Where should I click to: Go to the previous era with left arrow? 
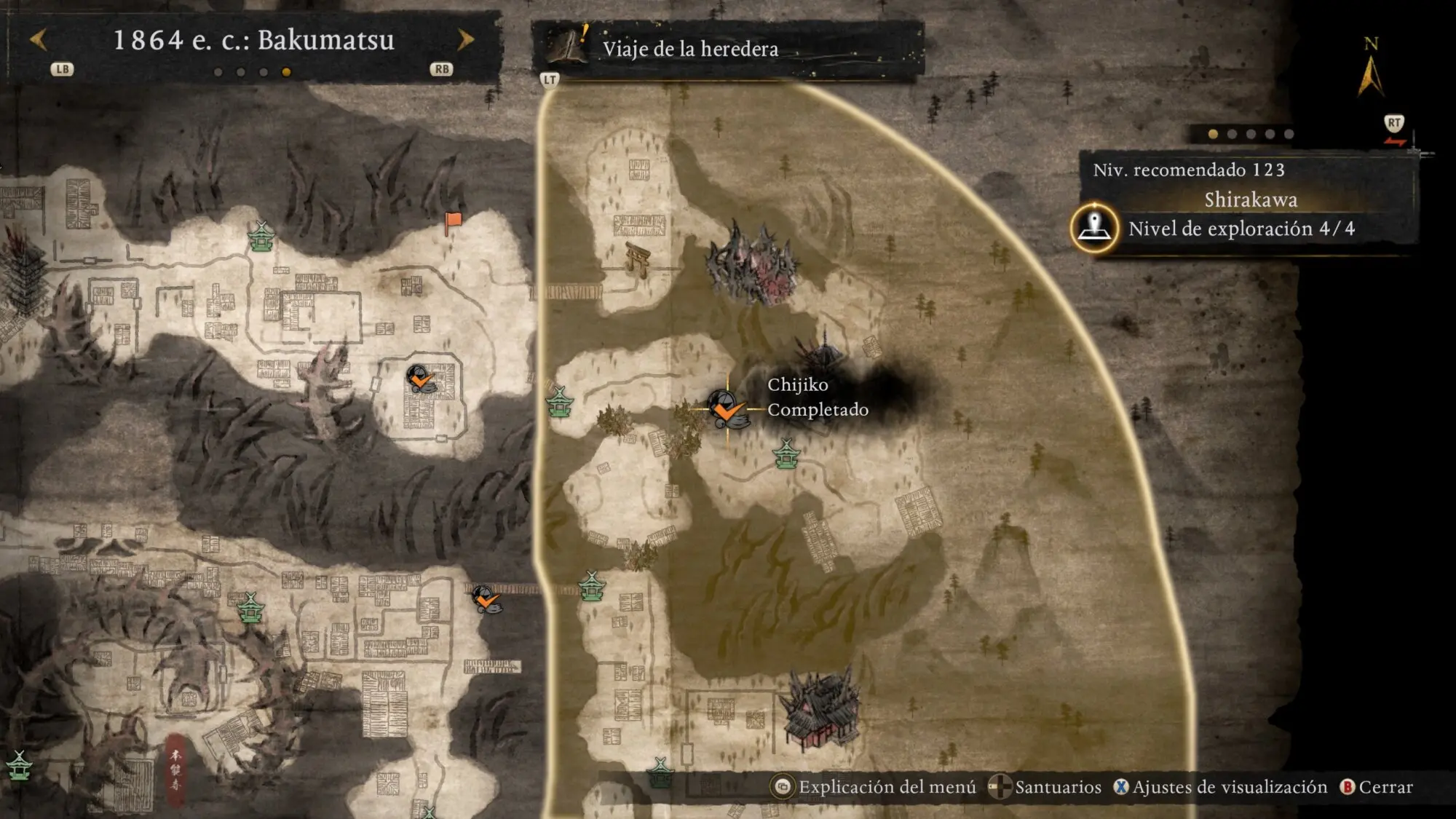coord(39,40)
